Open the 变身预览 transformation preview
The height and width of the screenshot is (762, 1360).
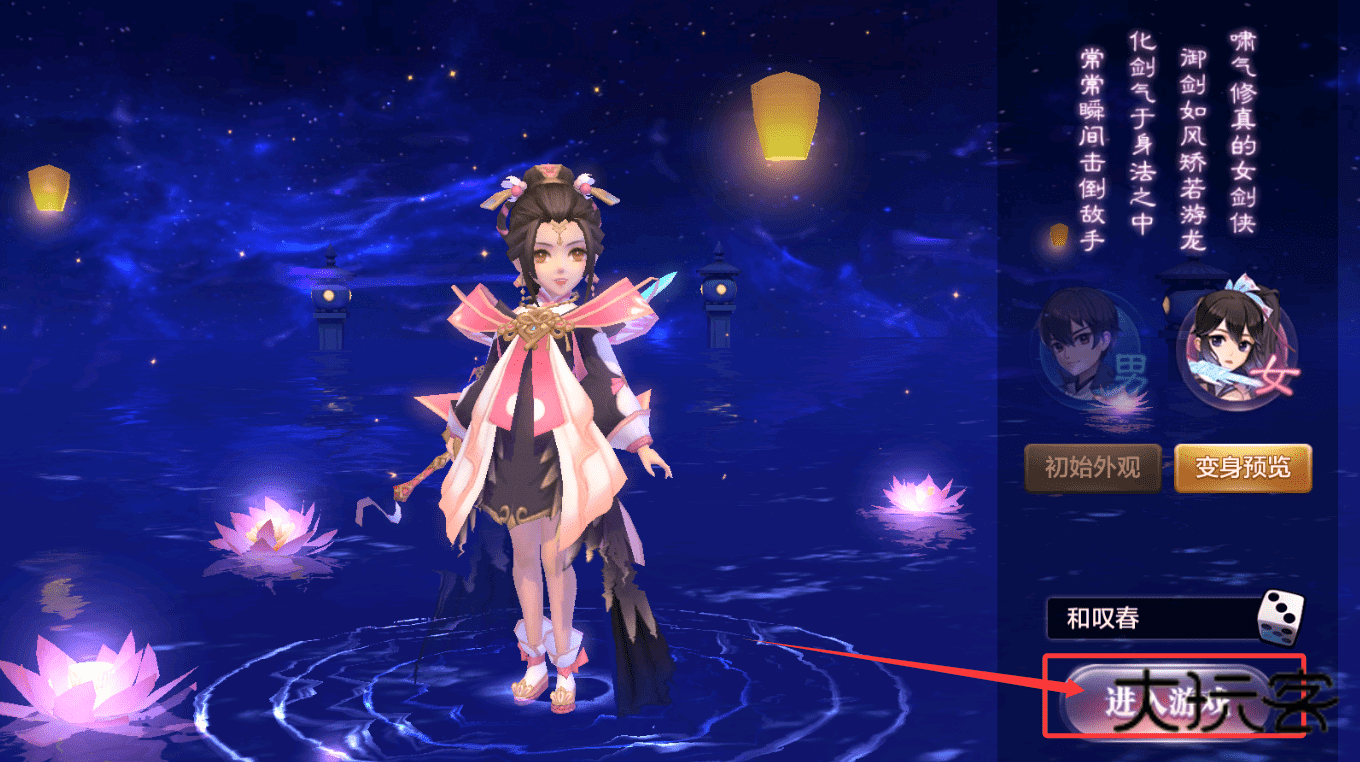(1242, 467)
